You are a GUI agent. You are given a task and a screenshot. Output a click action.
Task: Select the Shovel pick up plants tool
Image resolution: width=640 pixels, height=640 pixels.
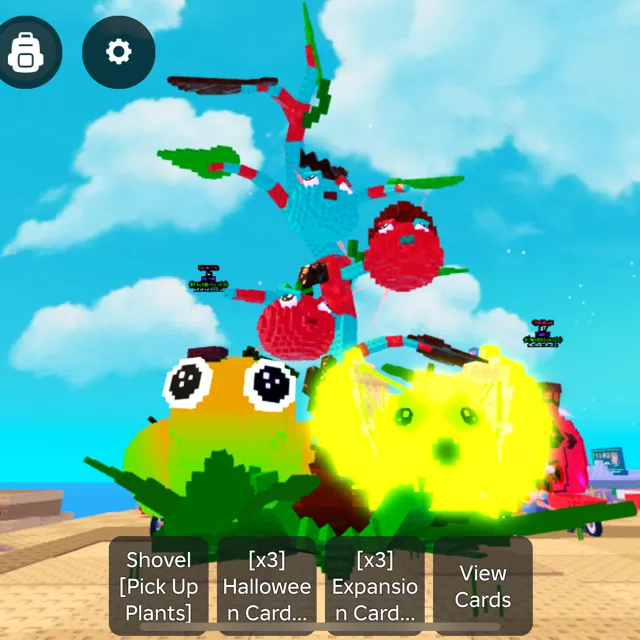[161, 585]
